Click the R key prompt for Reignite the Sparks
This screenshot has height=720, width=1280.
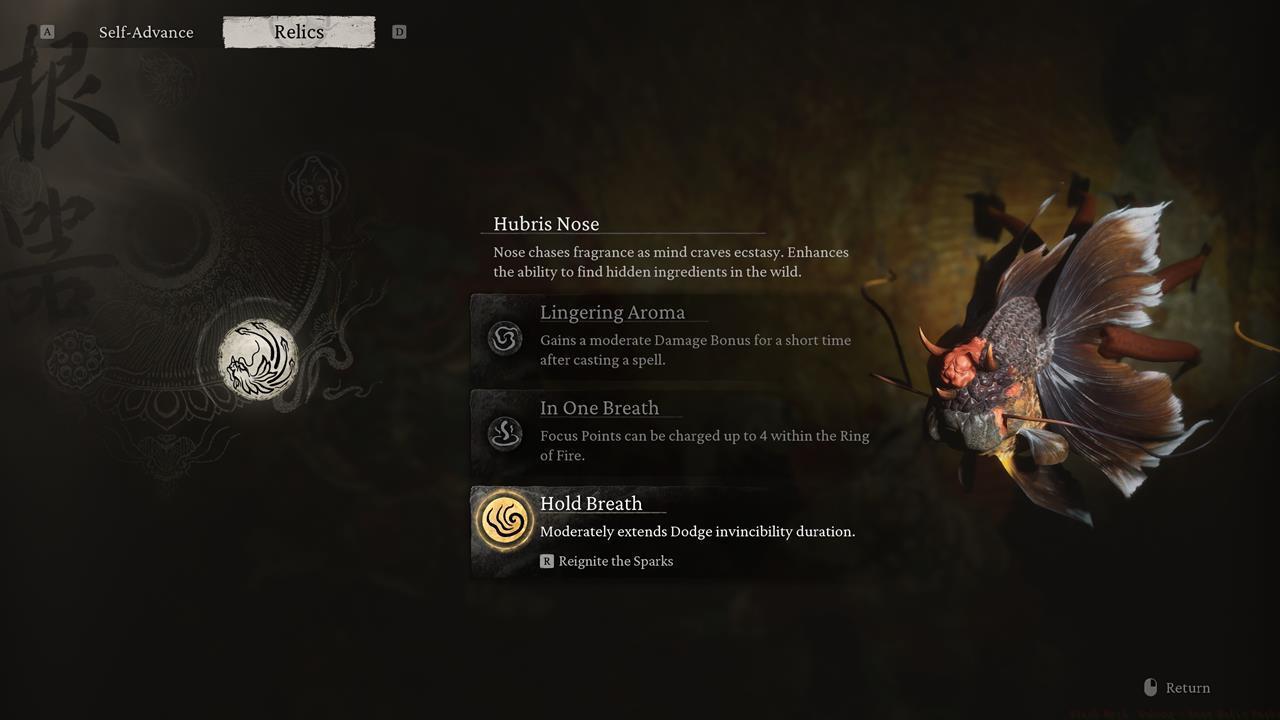pos(546,561)
